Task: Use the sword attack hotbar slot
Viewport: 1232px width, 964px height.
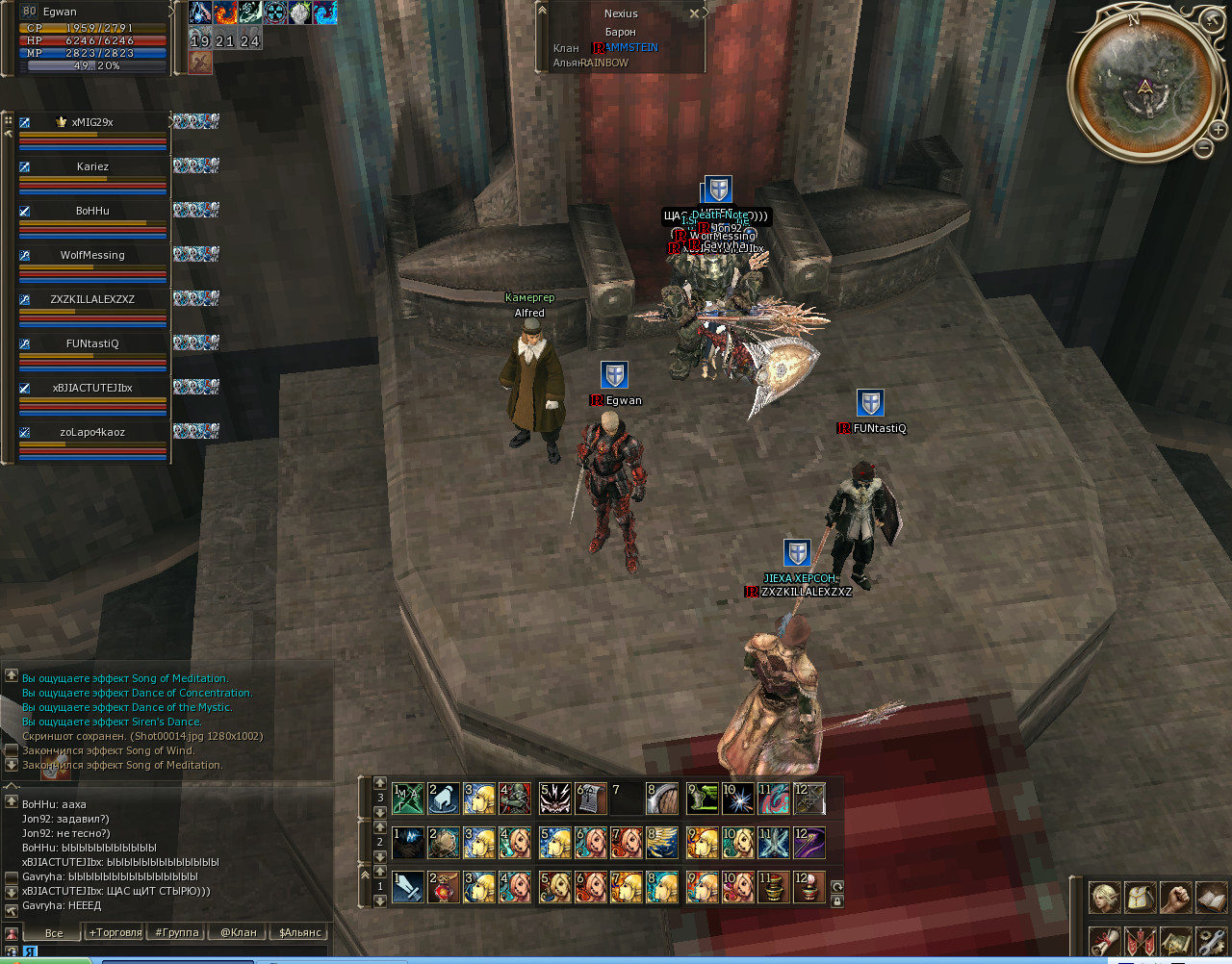Action: tap(408, 887)
